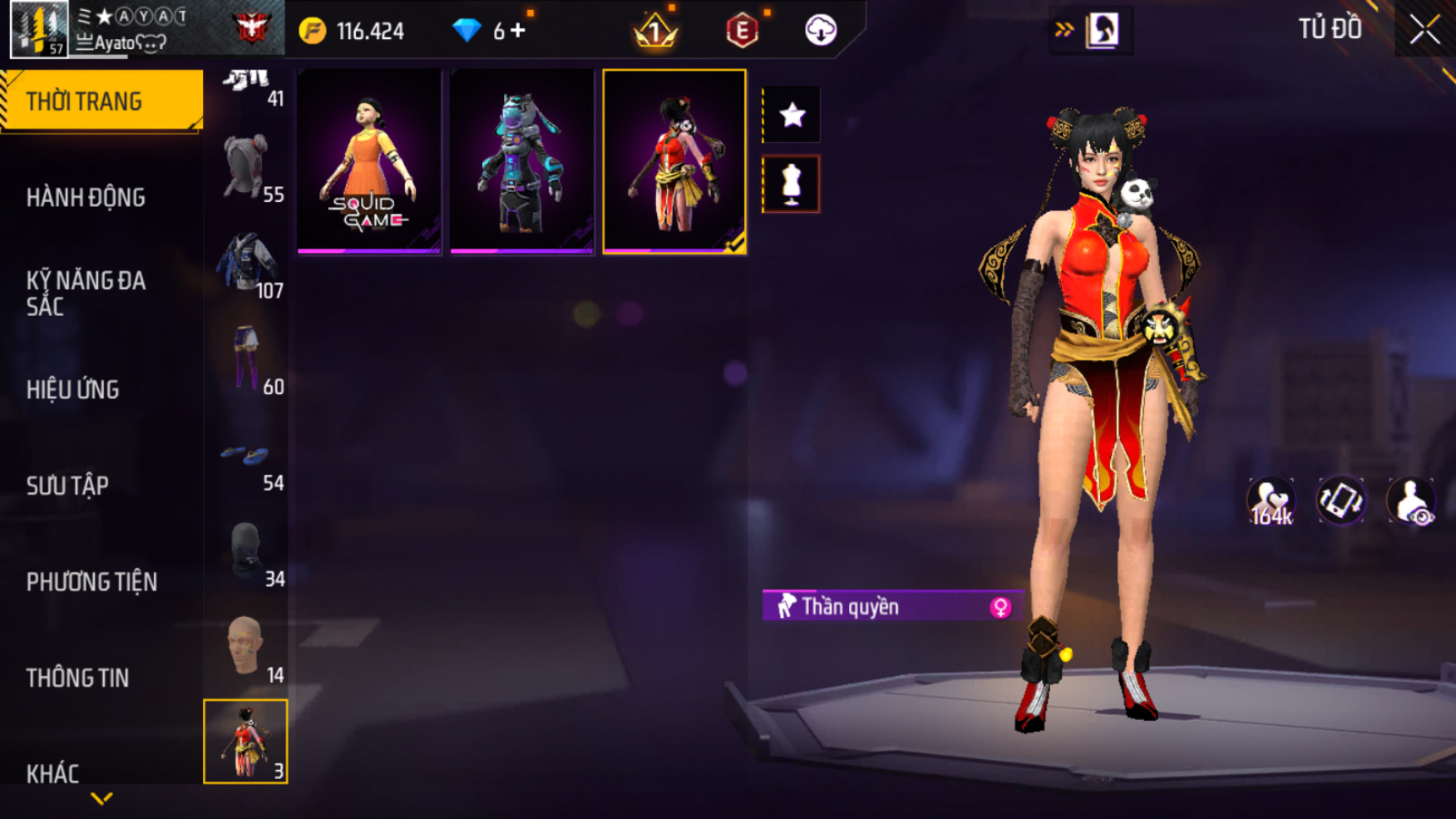Image resolution: width=1456 pixels, height=819 pixels.
Task: Add diamonds with the plus button
Action: coord(519,31)
